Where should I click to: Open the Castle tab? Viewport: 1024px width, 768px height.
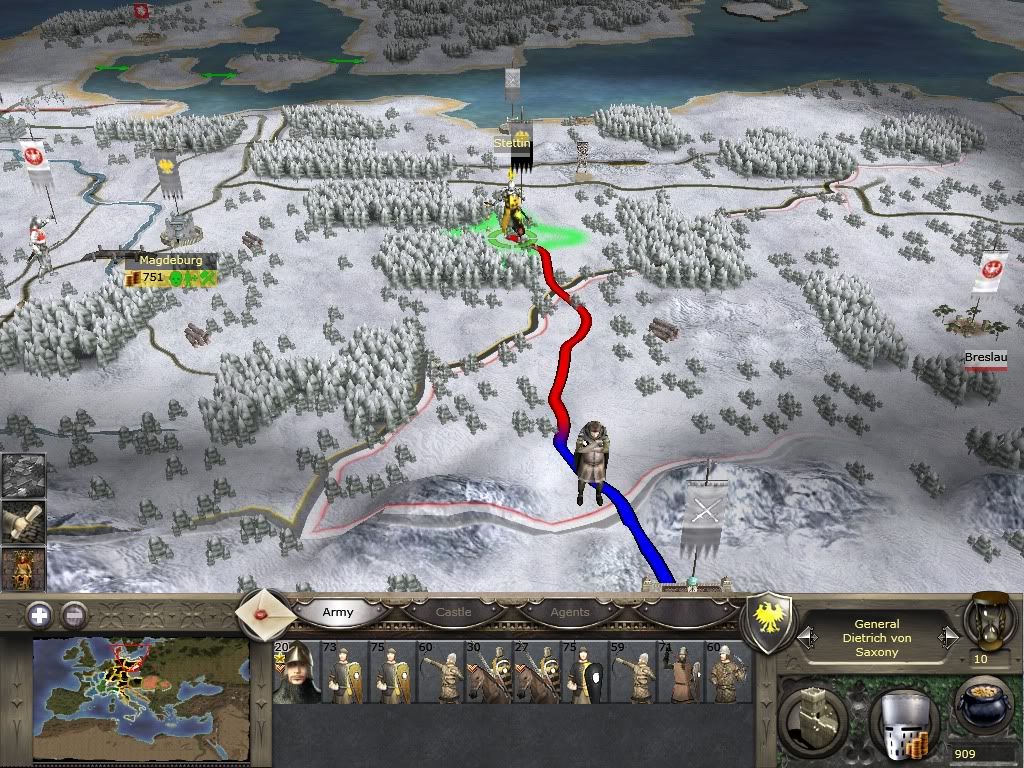453,612
